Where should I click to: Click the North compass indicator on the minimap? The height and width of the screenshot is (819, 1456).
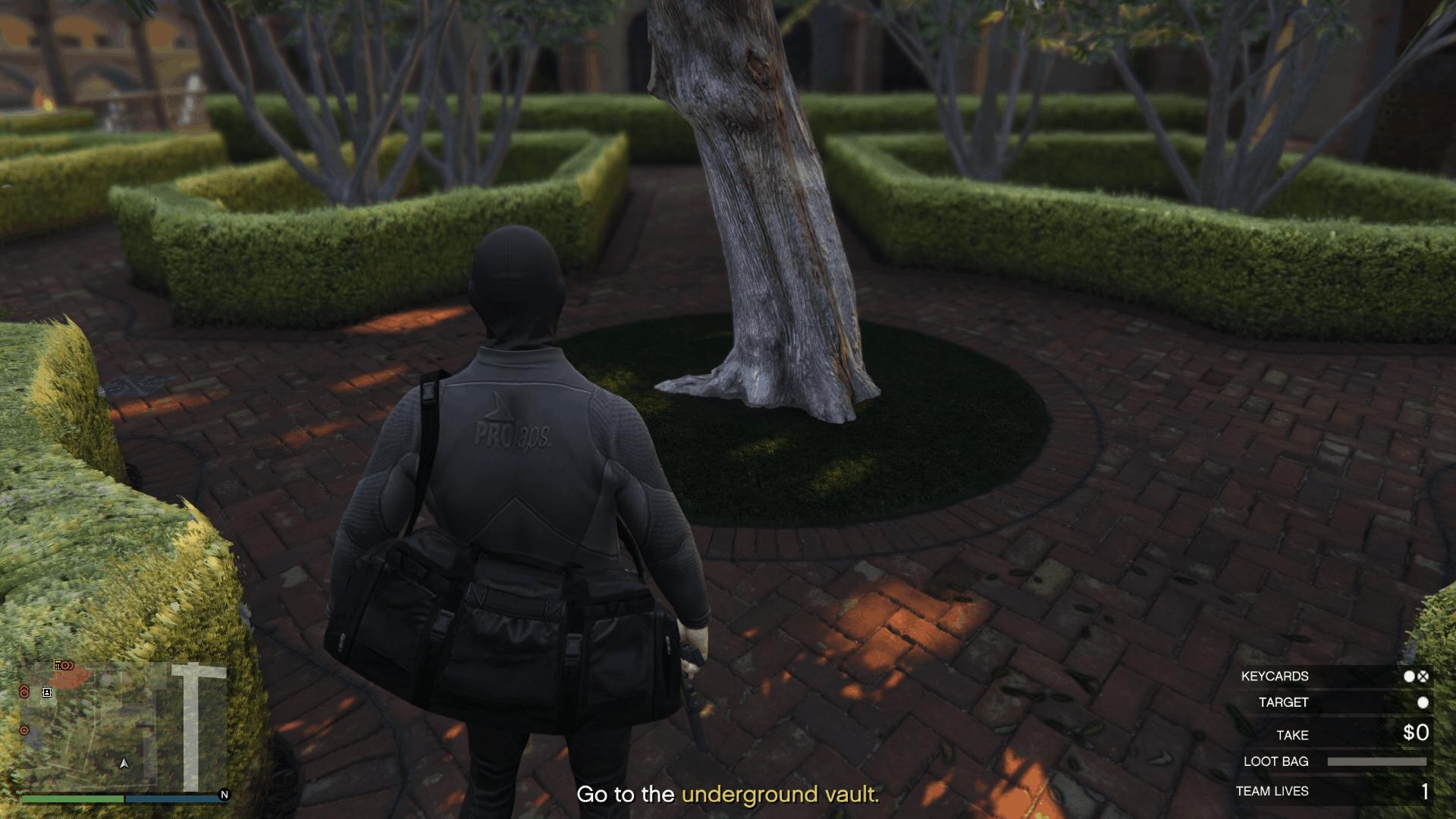pos(224,795)
